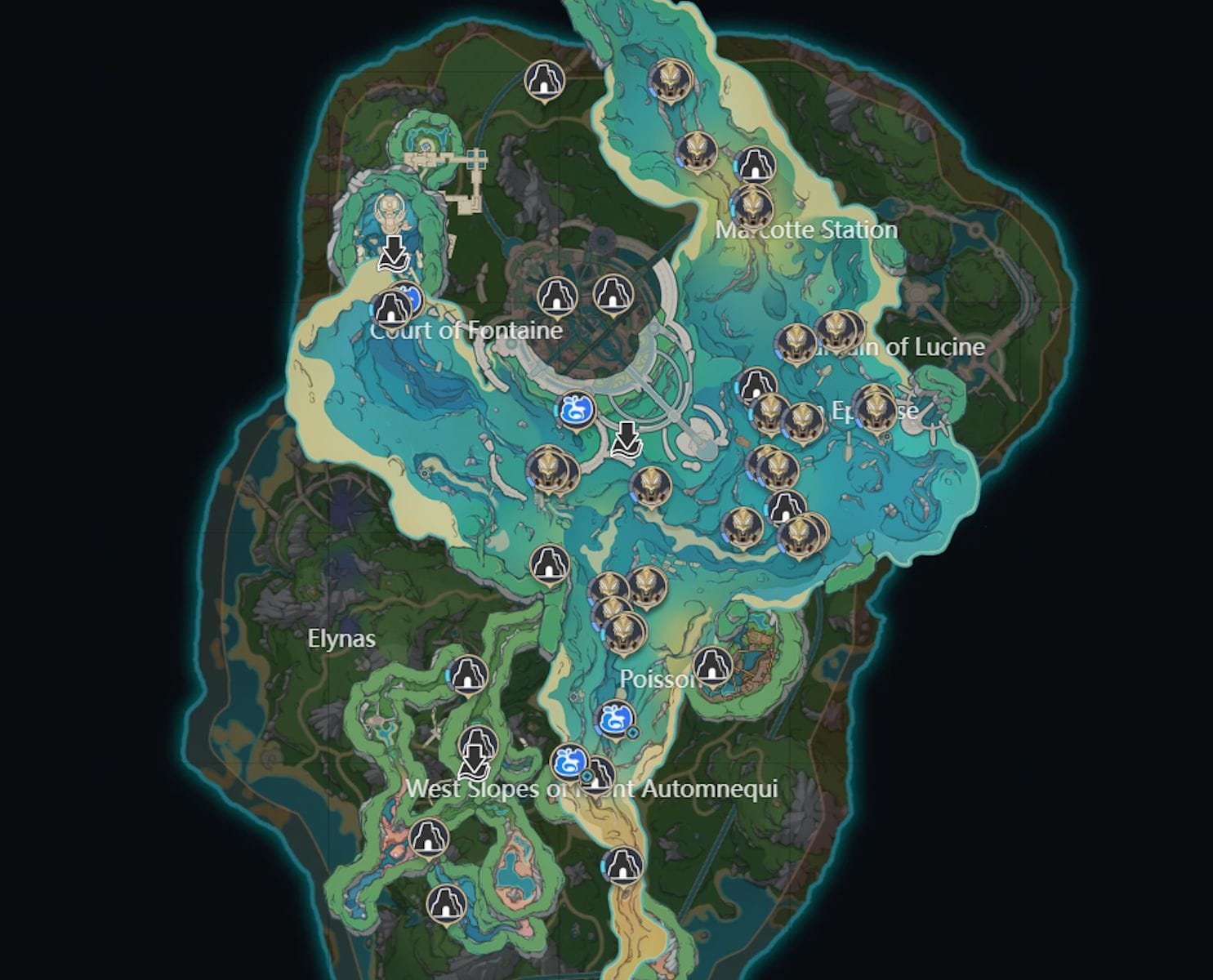Select the lone golden marker below Marcotte Station

click(752, 206)
